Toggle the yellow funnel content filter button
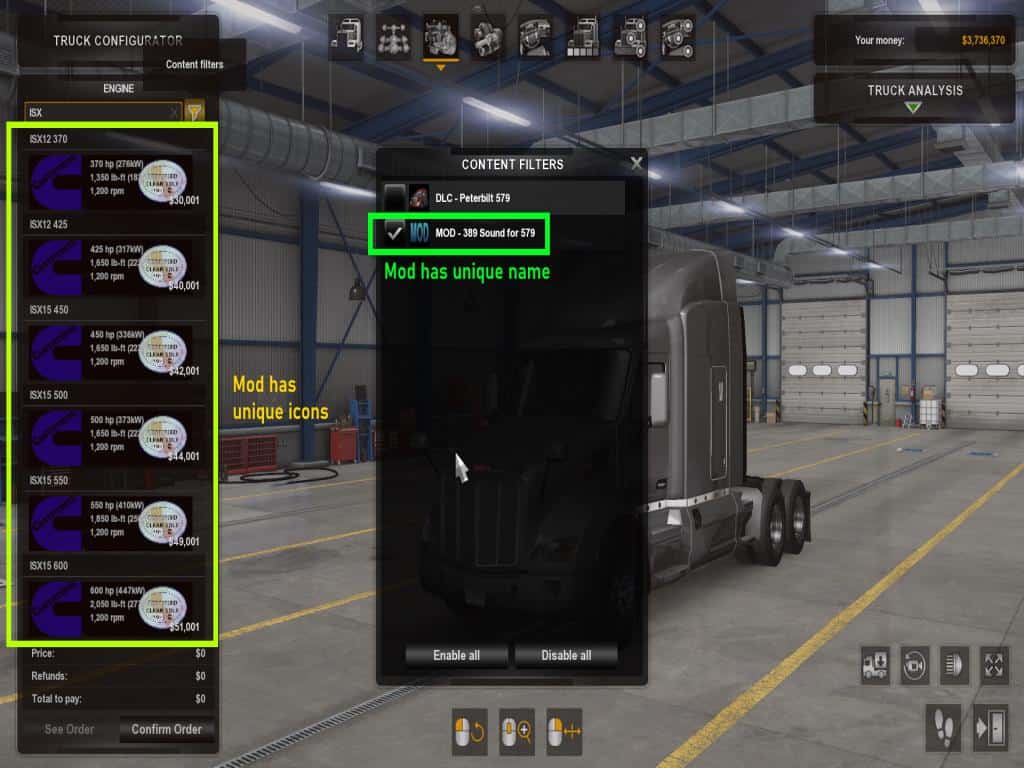1024x768 pixels. coord(195,112)
